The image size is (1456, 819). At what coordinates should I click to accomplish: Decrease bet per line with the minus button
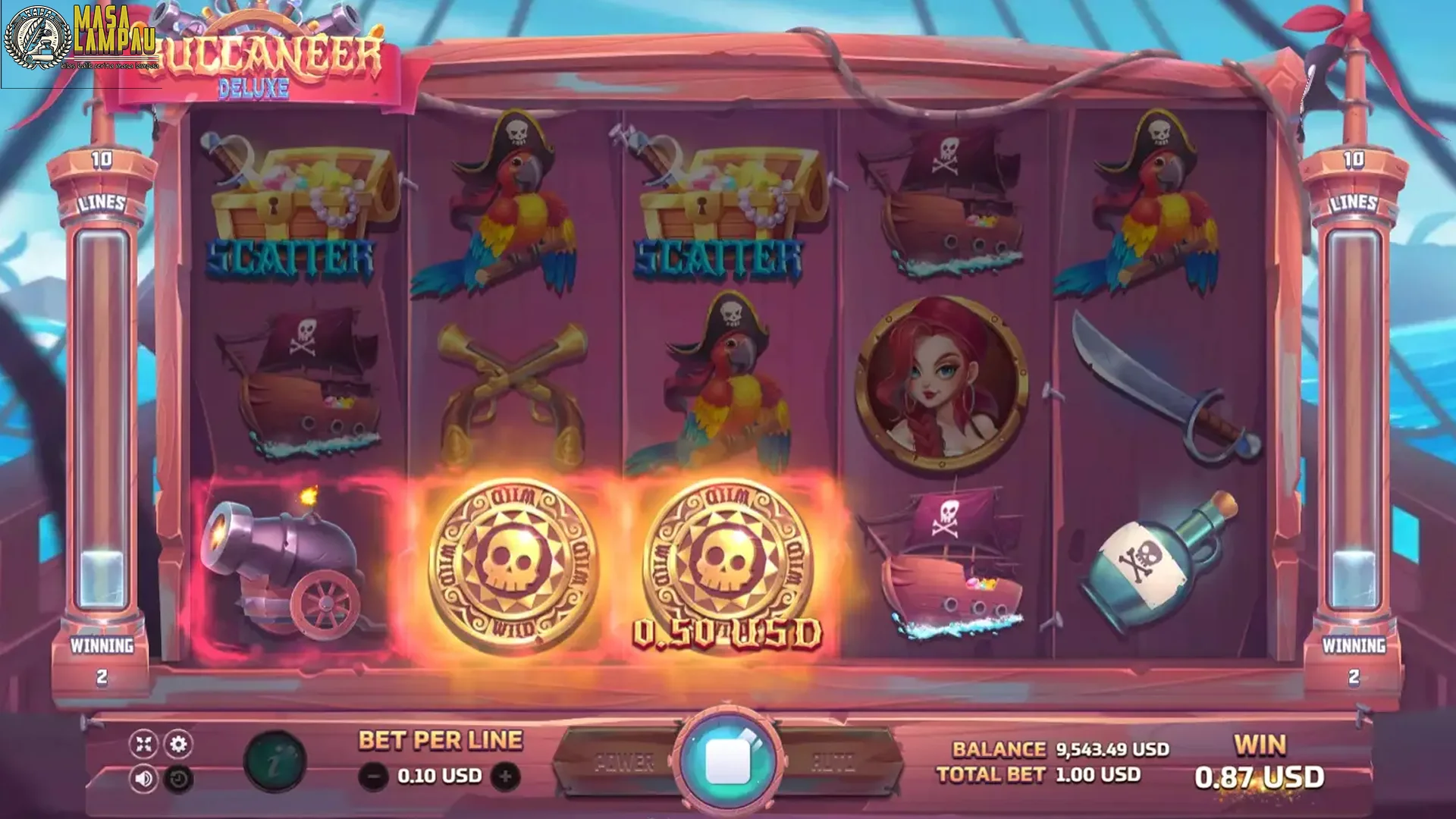pyautogui.click(x=372, y=775)
